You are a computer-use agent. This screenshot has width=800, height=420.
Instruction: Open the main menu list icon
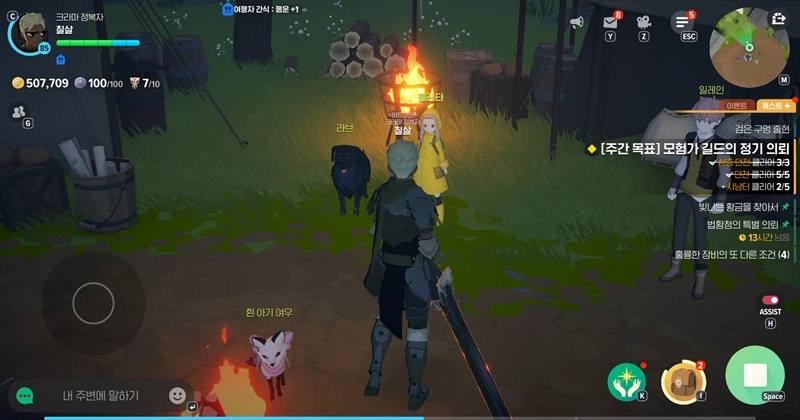(682, 21)
